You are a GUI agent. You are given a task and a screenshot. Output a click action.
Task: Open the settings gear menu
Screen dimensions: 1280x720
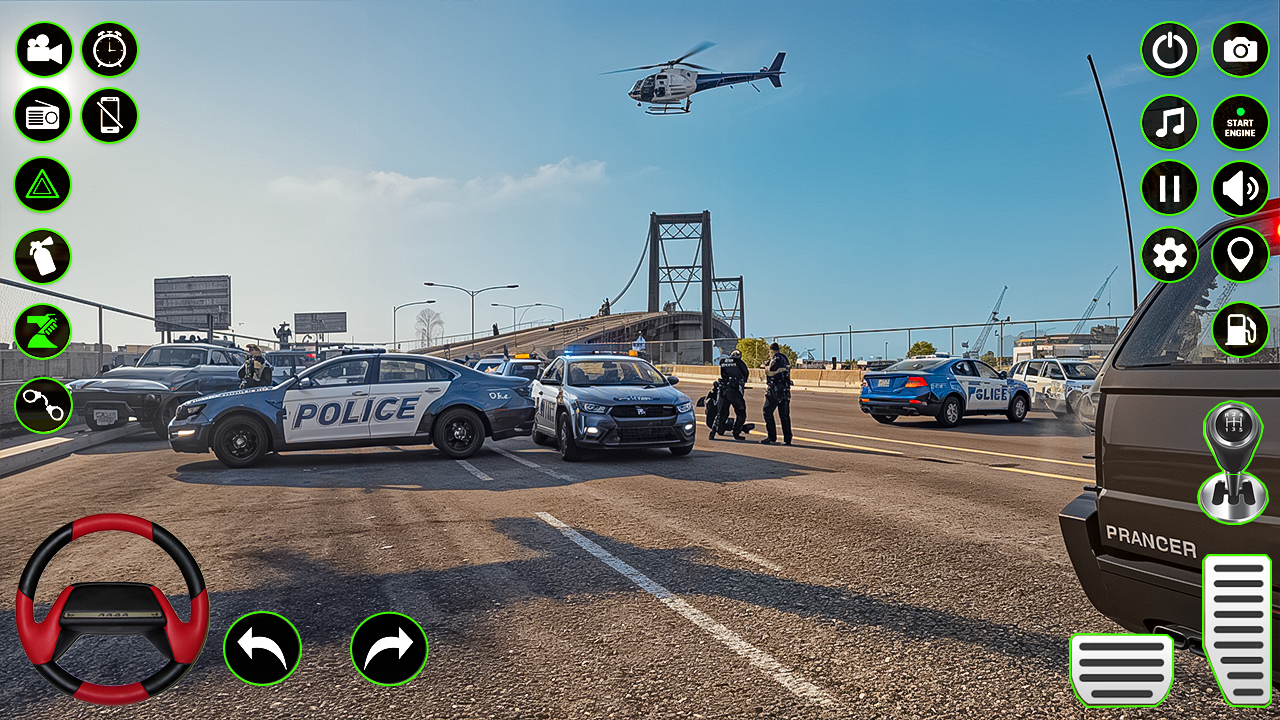(1168, 256)
